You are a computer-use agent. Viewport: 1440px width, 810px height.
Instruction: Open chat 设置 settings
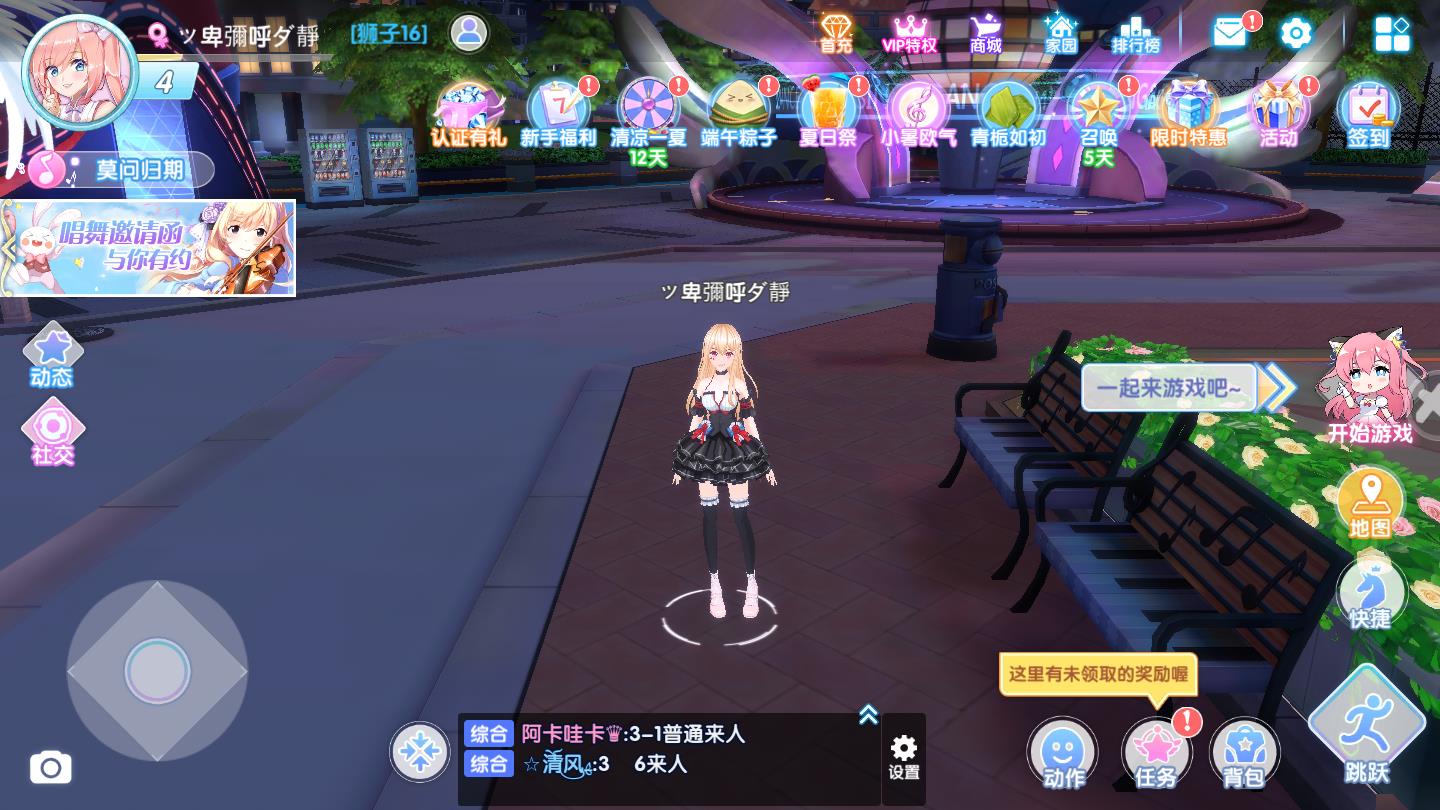coord(903,752)
